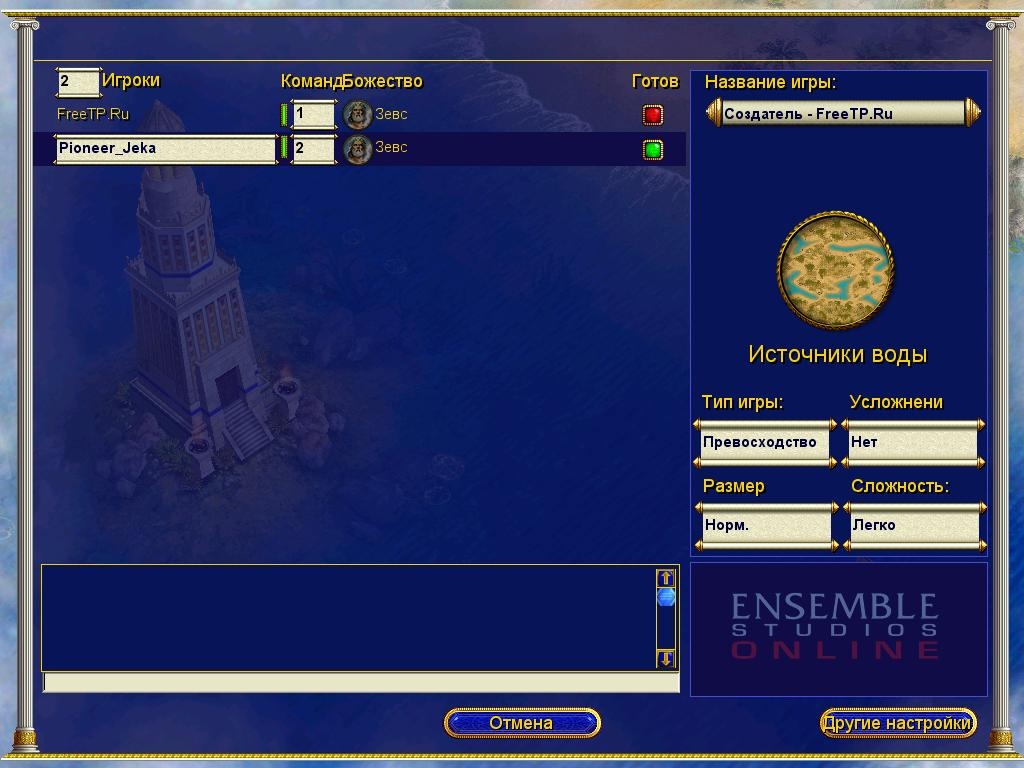Change the number of players field

tap(78, 81)
